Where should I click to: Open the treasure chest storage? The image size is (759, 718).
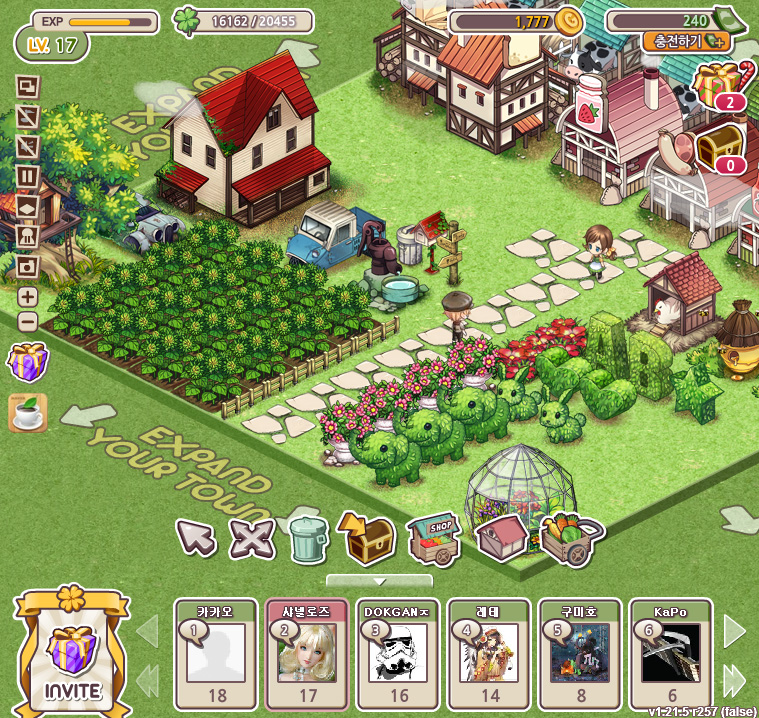[367, 536]
